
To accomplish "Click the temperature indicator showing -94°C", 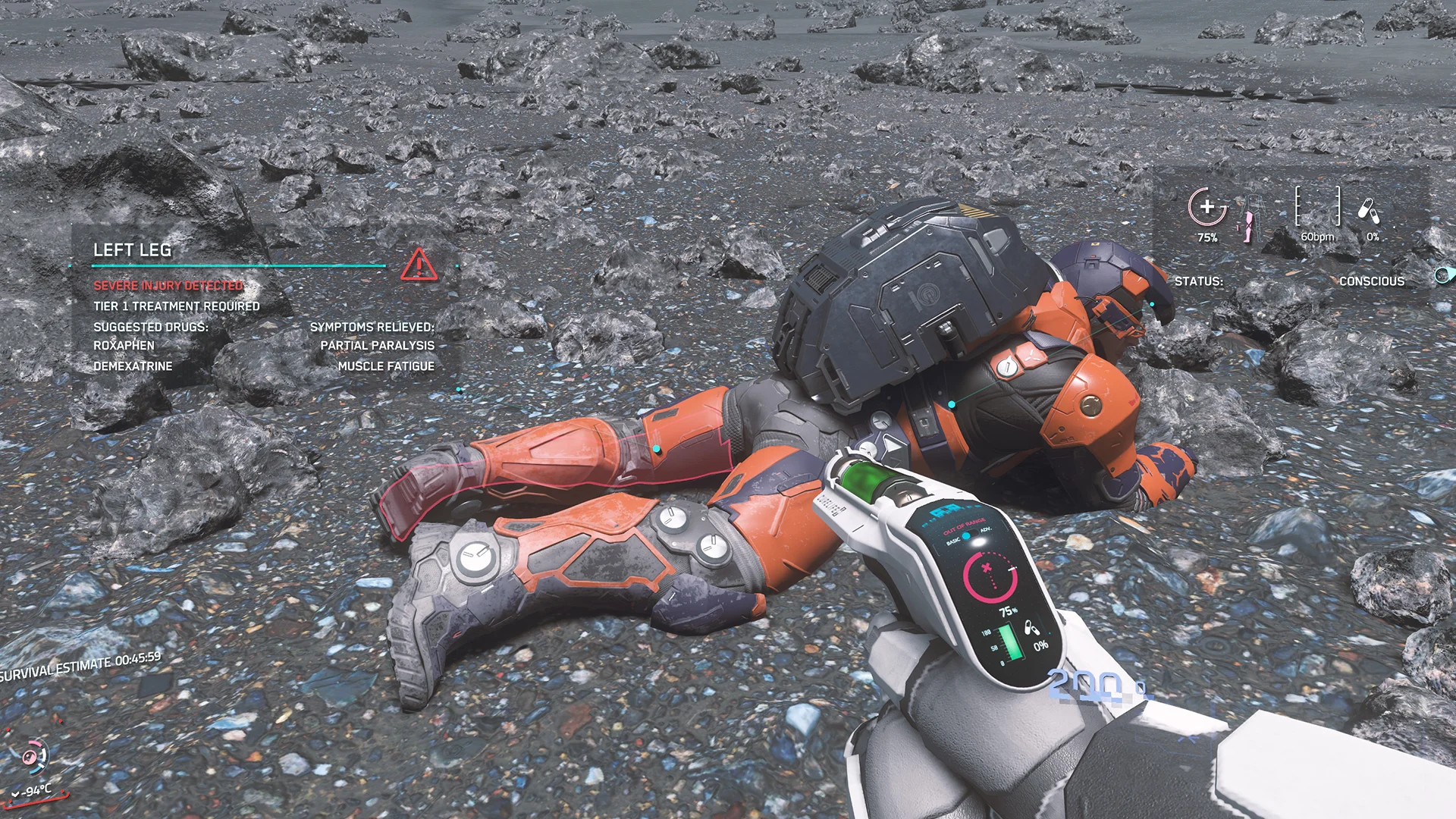I will [33, 790].
